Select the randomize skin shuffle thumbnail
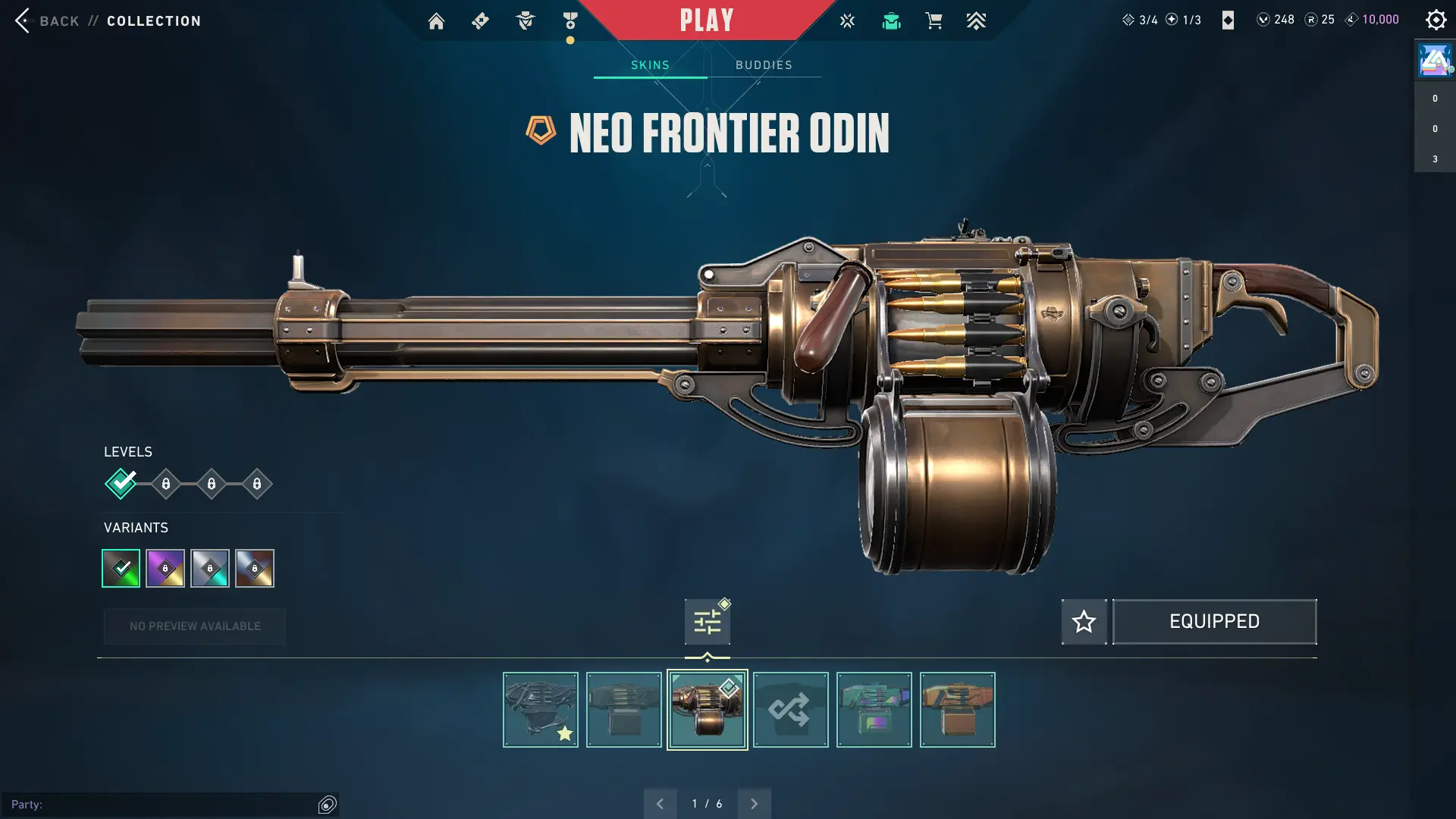 click(790, 710)
